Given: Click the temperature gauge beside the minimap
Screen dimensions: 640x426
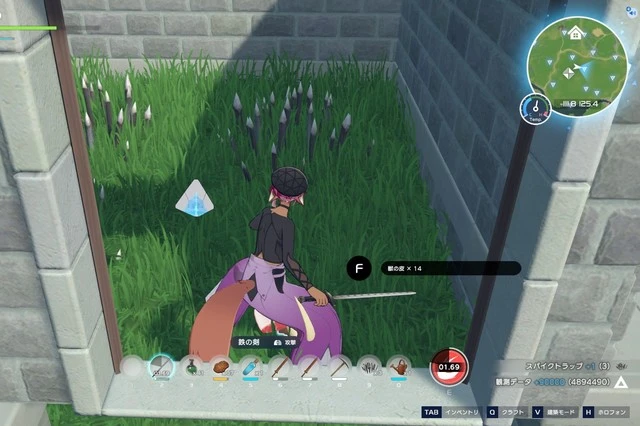Looking at the screenshot, I should pos(537,104).
